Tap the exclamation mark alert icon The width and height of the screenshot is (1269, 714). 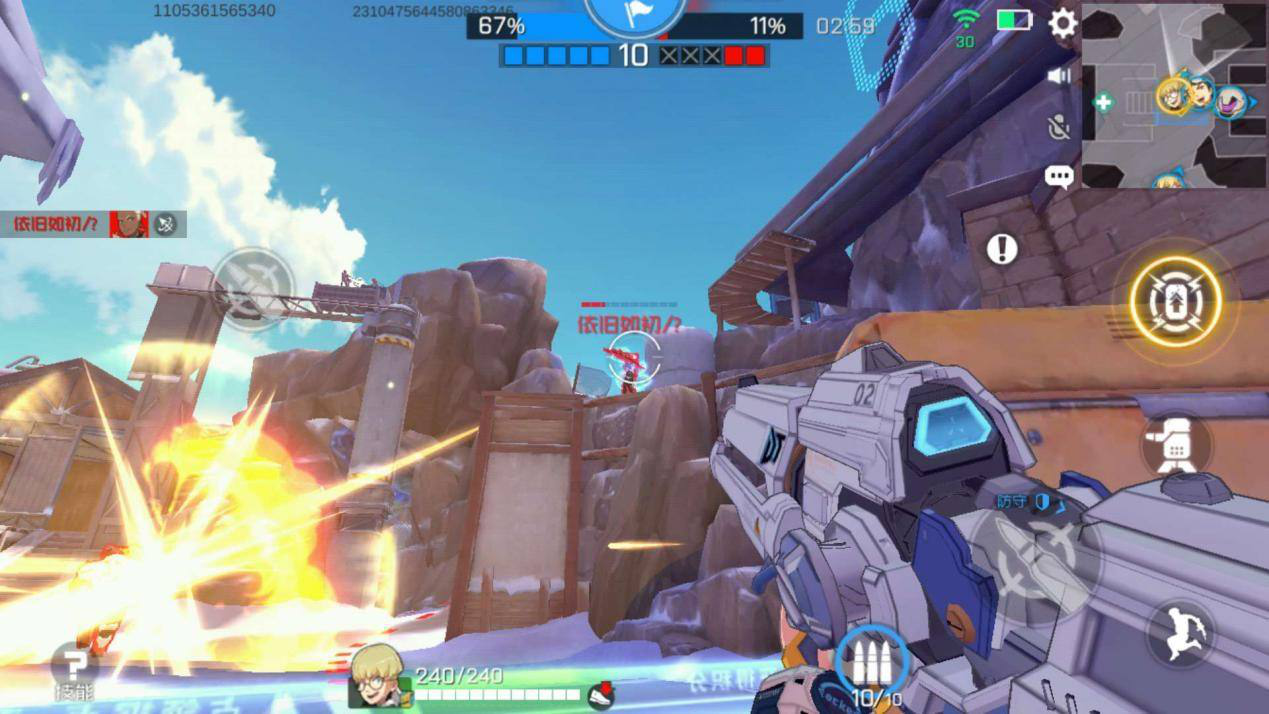point(1002,249)
